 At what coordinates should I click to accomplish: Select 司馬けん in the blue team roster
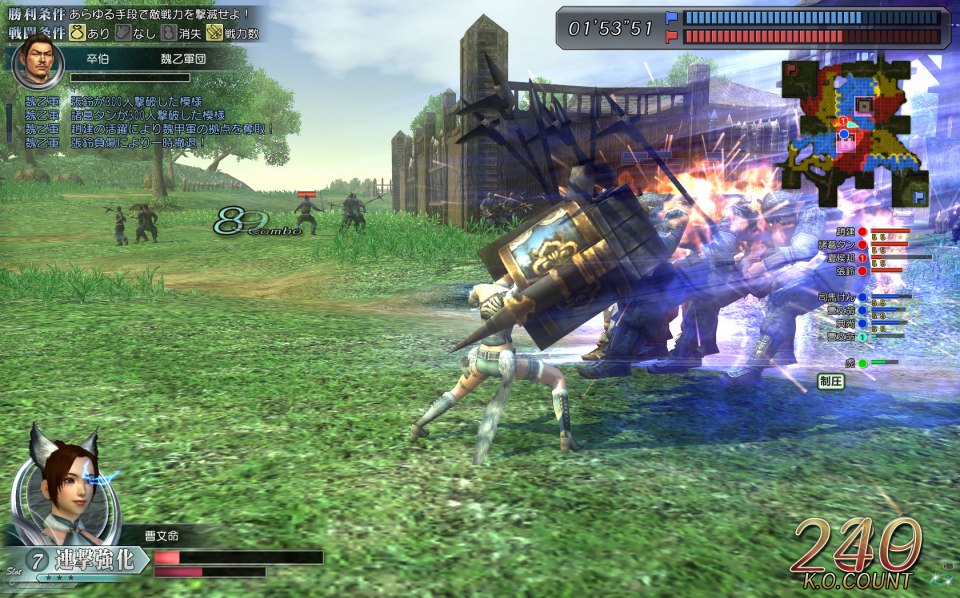836,297
